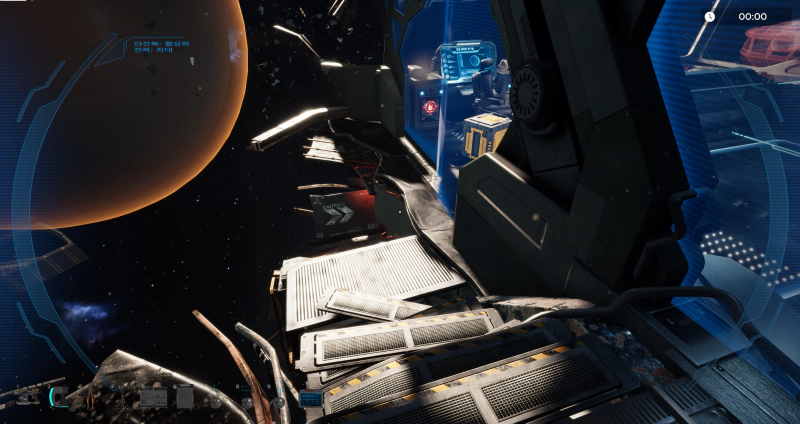
Task: Choose the cyan arc-shaped item slot
Action: 60,398
